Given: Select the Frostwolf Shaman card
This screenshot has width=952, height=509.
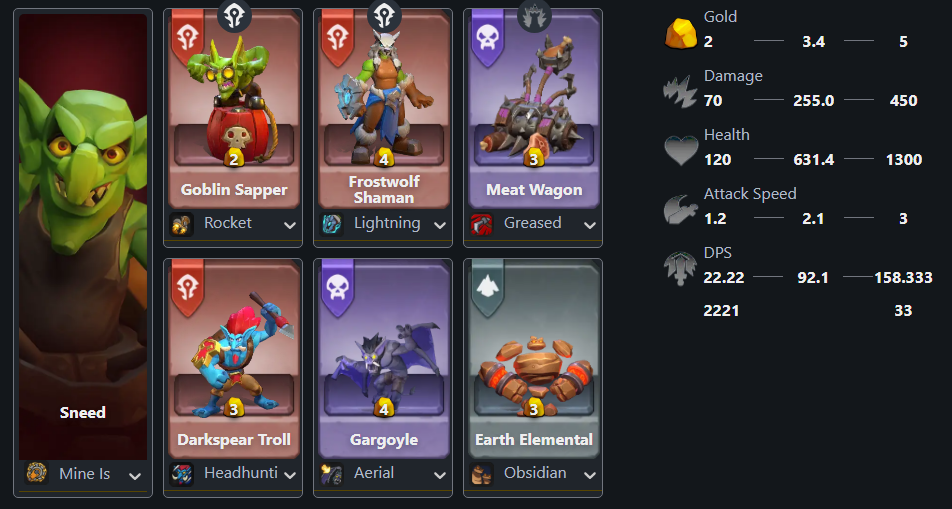Looking at the screenshot, I should tap(383, 110).
